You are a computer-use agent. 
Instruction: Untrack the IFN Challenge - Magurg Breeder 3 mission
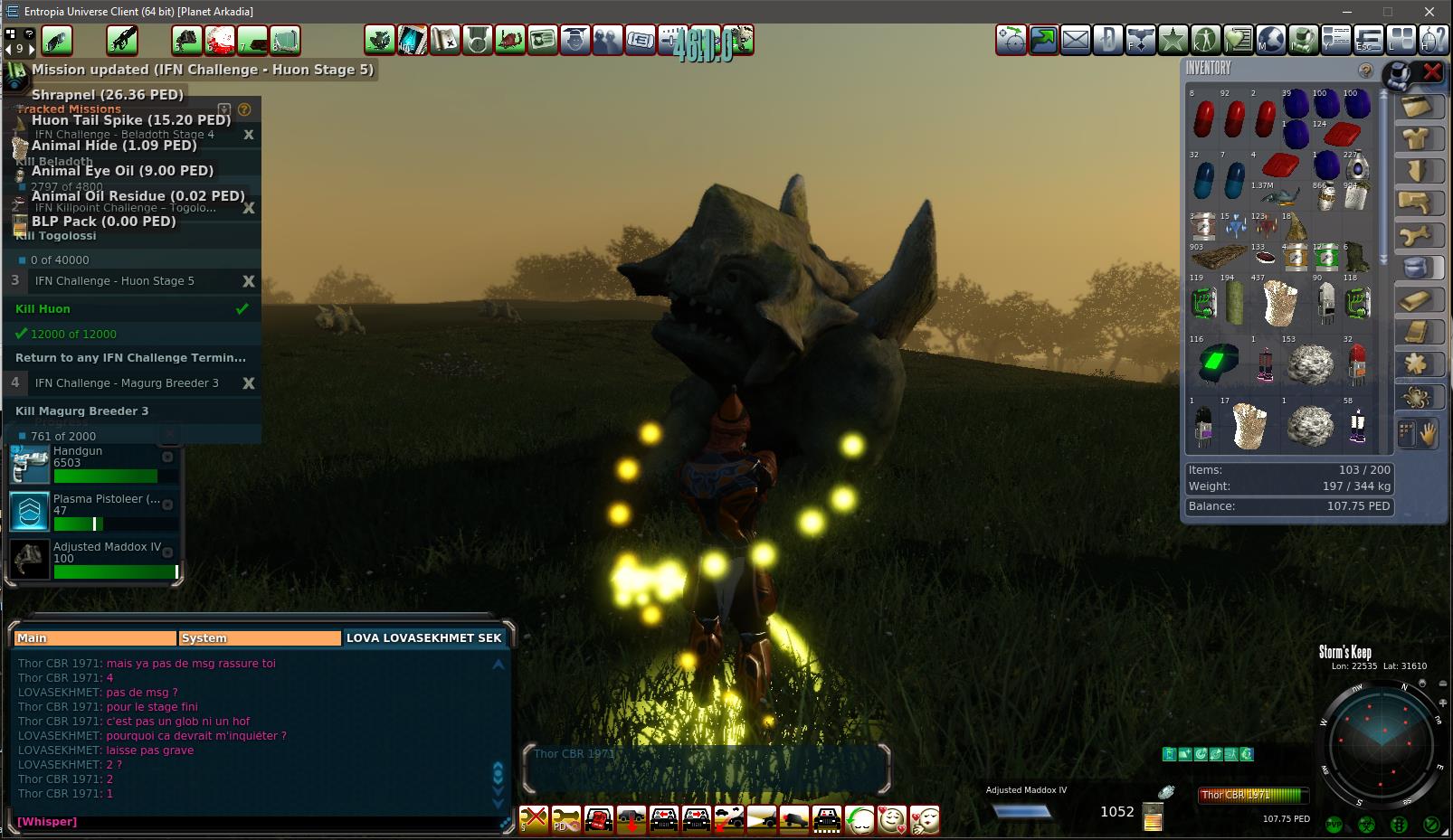(249, 383)
